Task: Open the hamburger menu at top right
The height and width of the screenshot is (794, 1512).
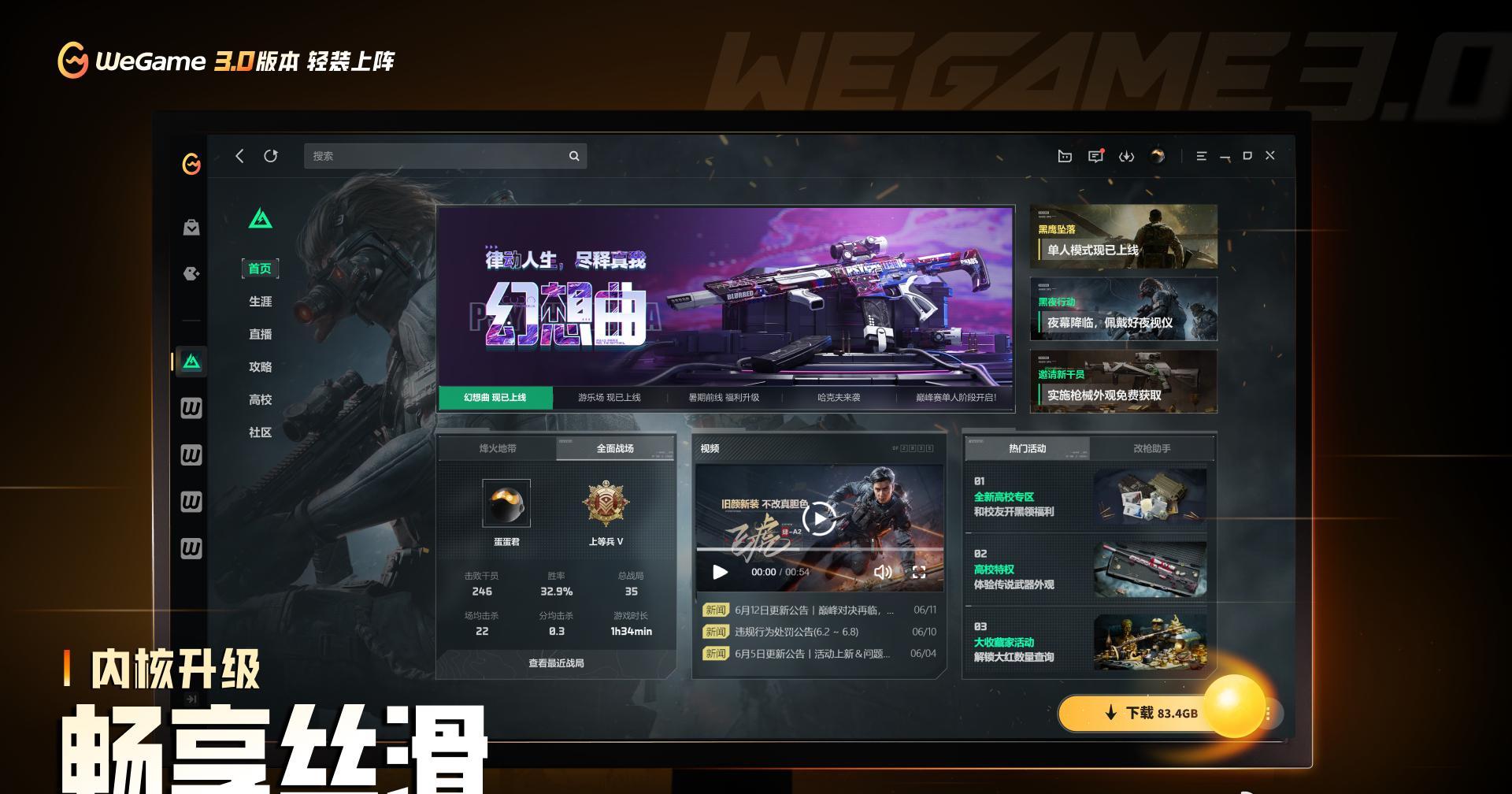Action: click(x=1201, y=156)
